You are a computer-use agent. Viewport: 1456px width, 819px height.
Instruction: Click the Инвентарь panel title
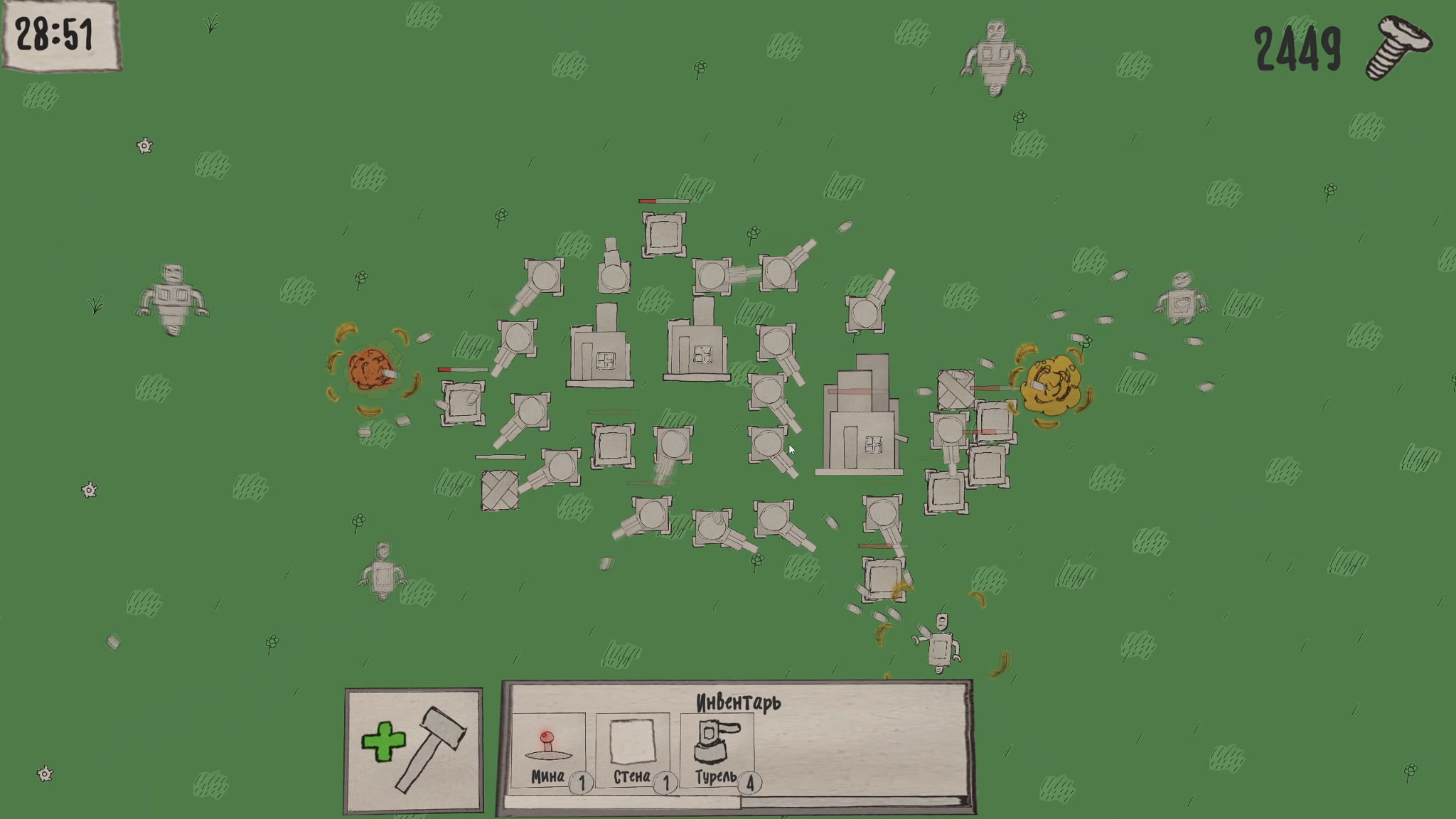coord(739,704)
